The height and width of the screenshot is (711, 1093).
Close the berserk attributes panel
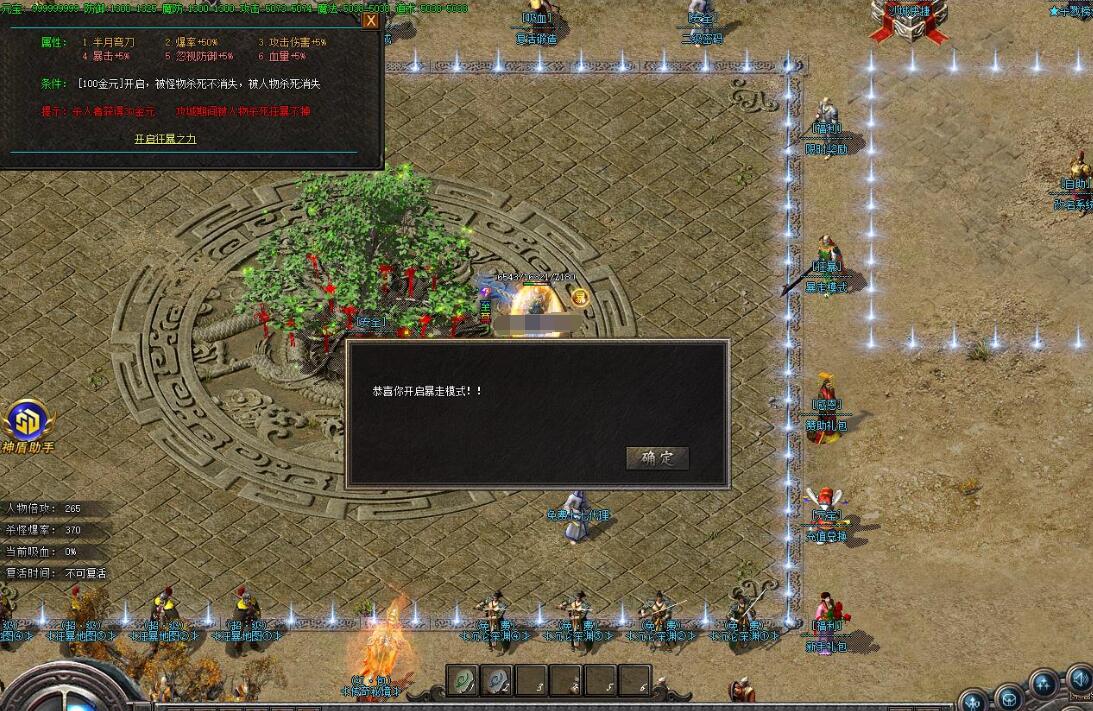point(371,20)
